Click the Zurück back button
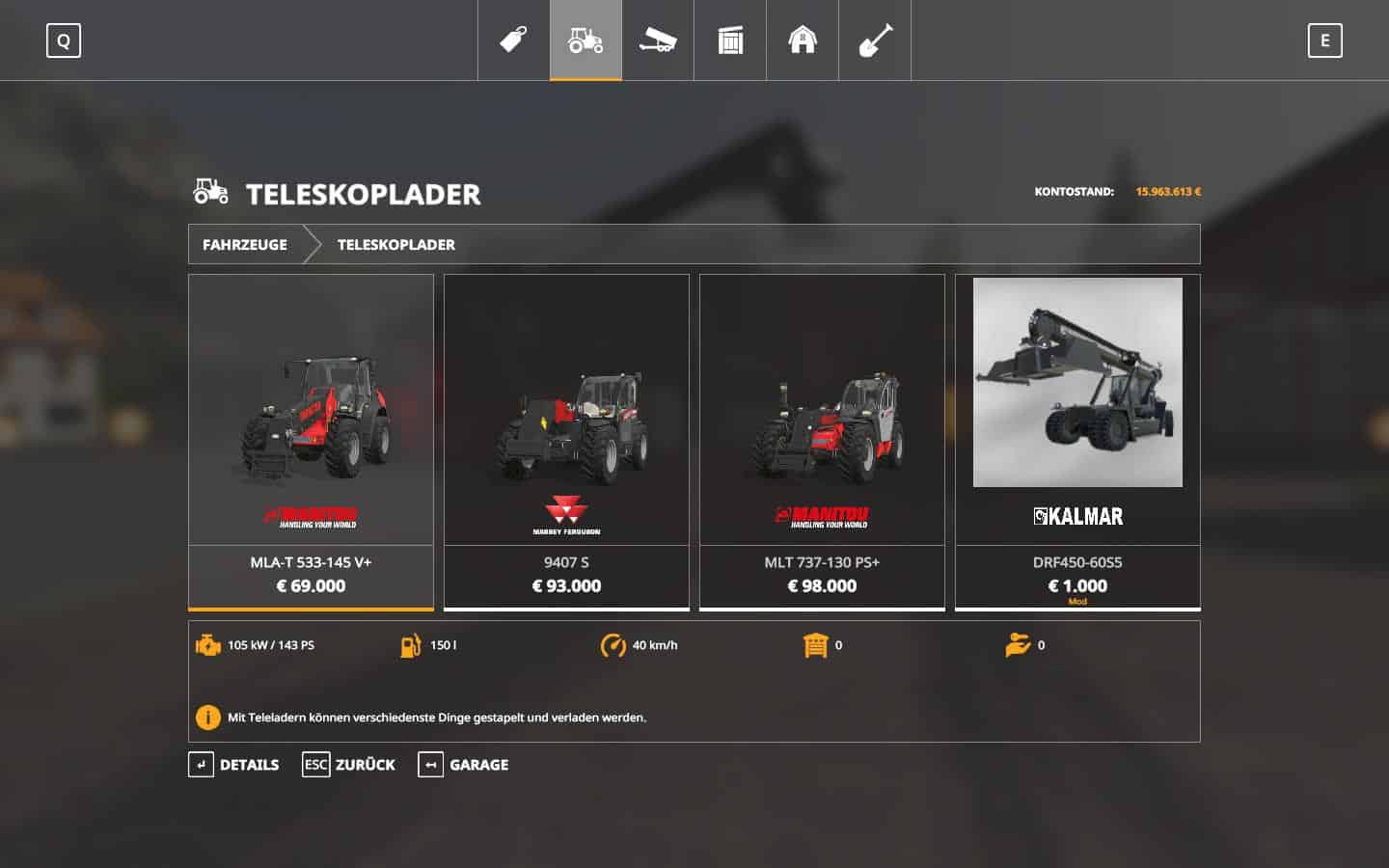Image resolution: width=1389 pixels, height=868 pixels. click(349, 765)
